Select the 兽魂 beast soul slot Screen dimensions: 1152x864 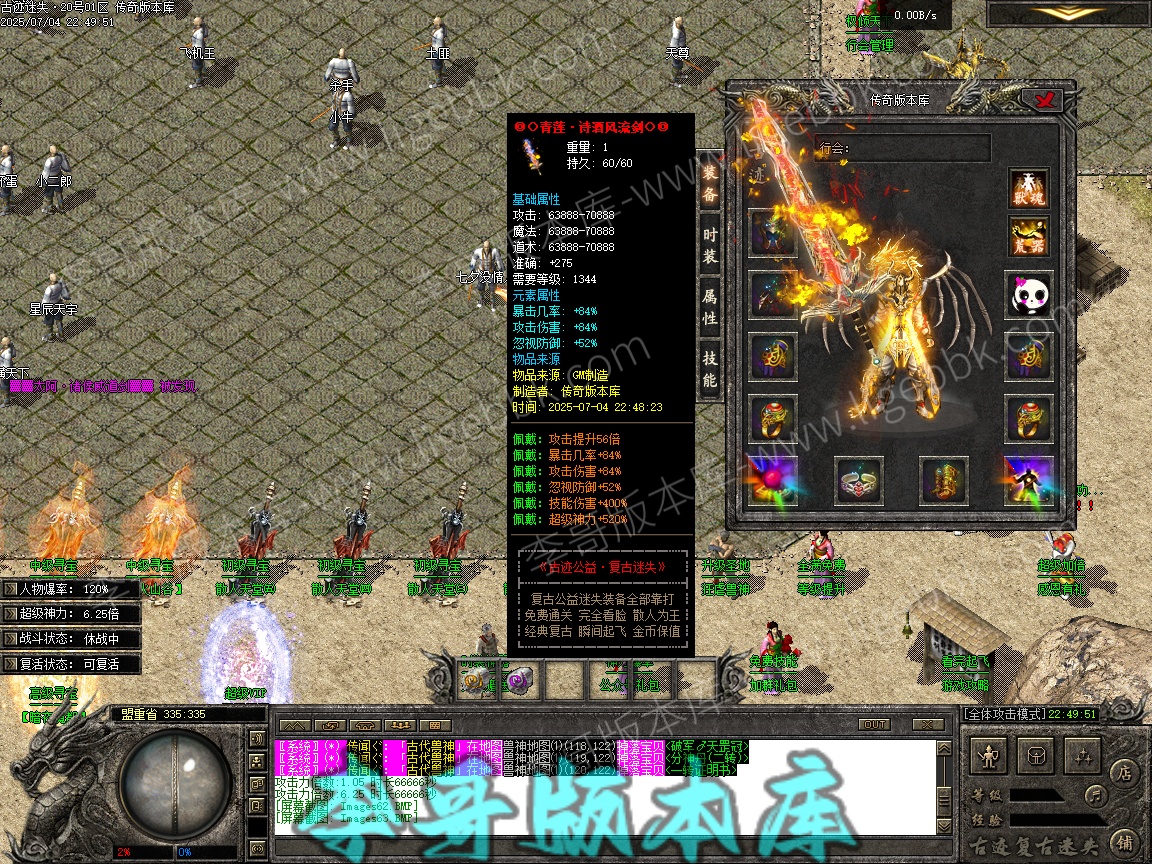(1028, 190)
